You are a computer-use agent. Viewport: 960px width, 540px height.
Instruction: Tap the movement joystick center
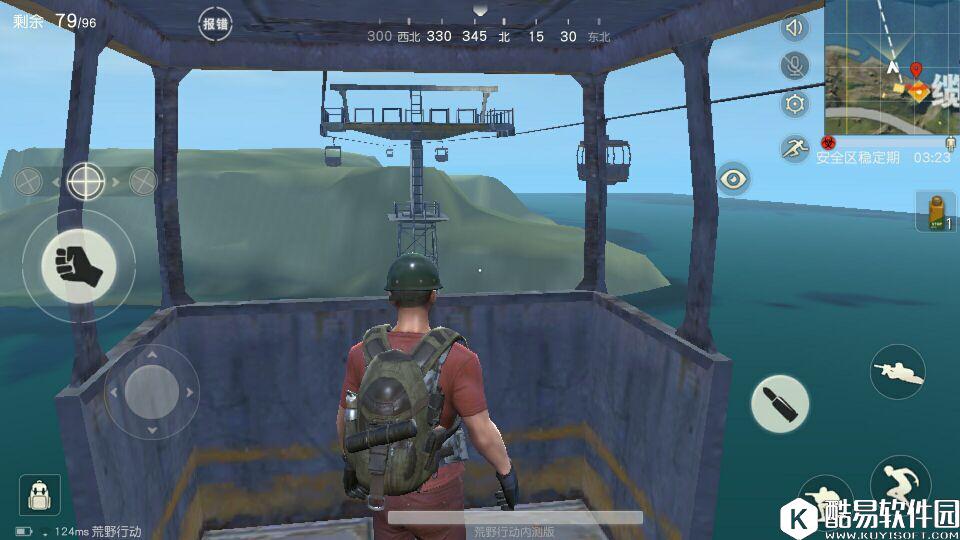pyautogui.click(x=151, y=390)
